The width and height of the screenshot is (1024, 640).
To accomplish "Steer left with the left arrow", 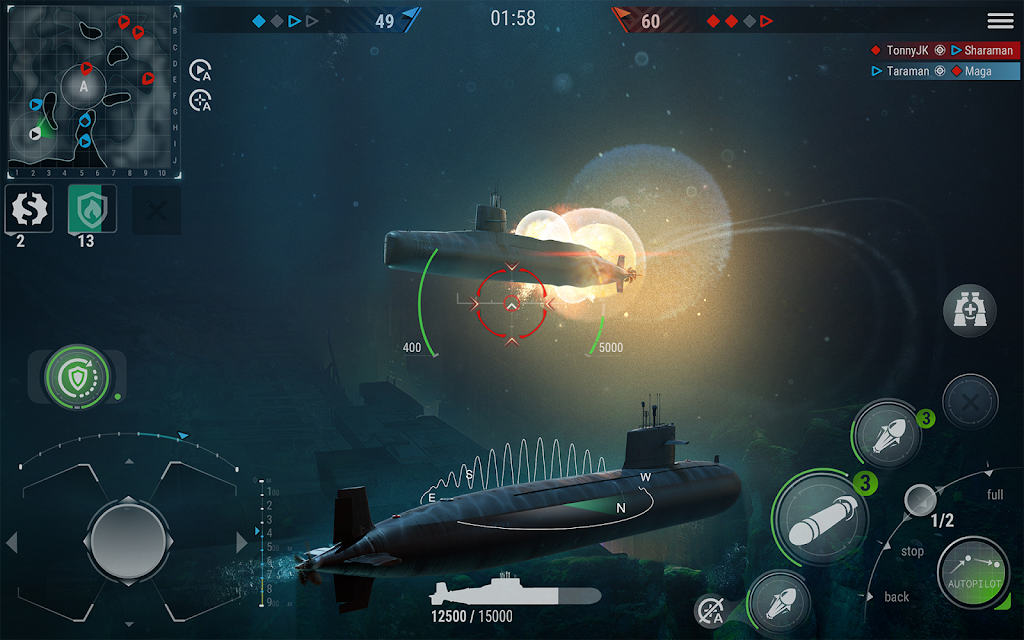I will [x=12, y=543].
